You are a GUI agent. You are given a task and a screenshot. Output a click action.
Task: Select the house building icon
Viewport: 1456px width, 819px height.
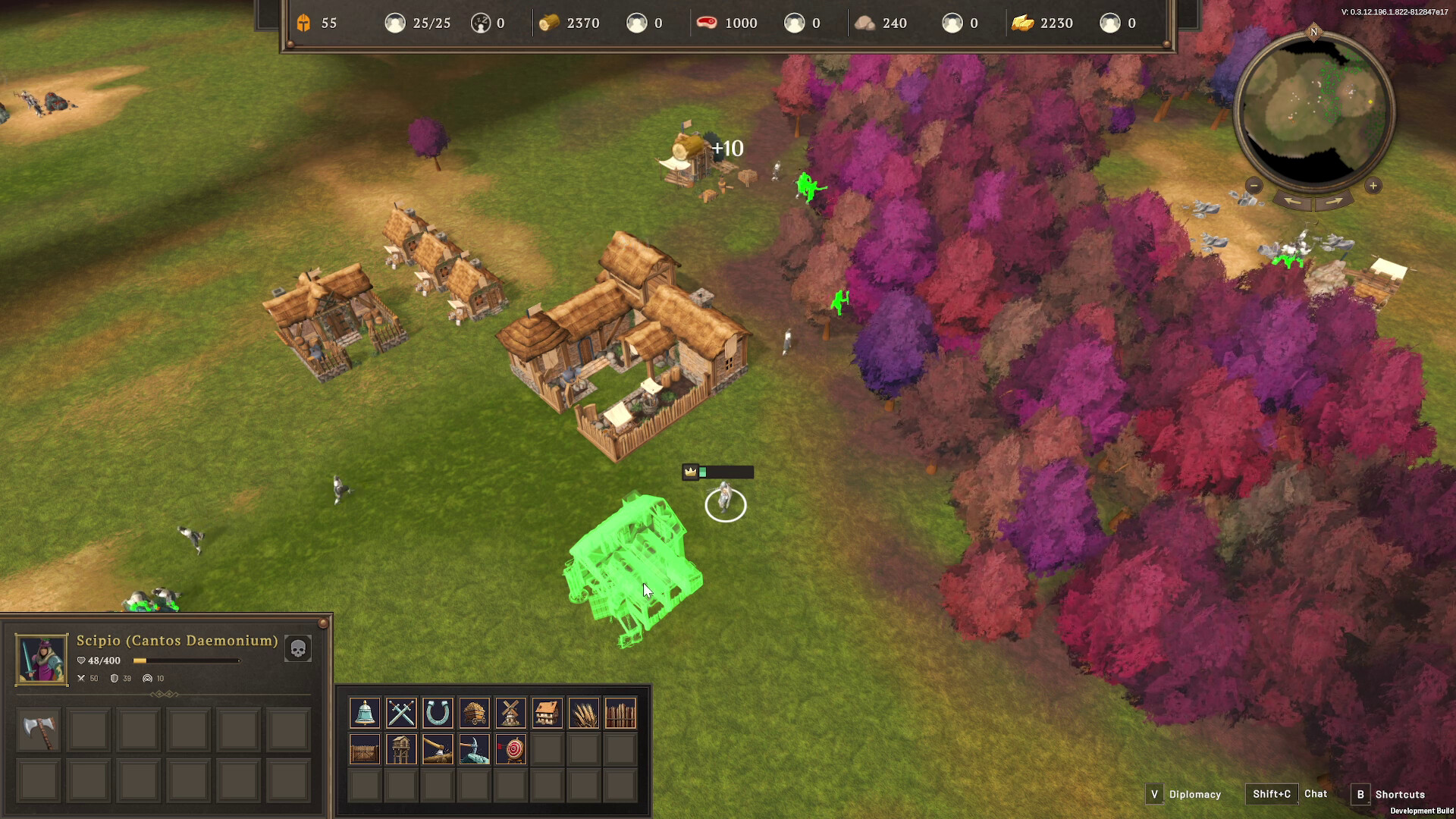pyautogui.click(x=548, y=713)
